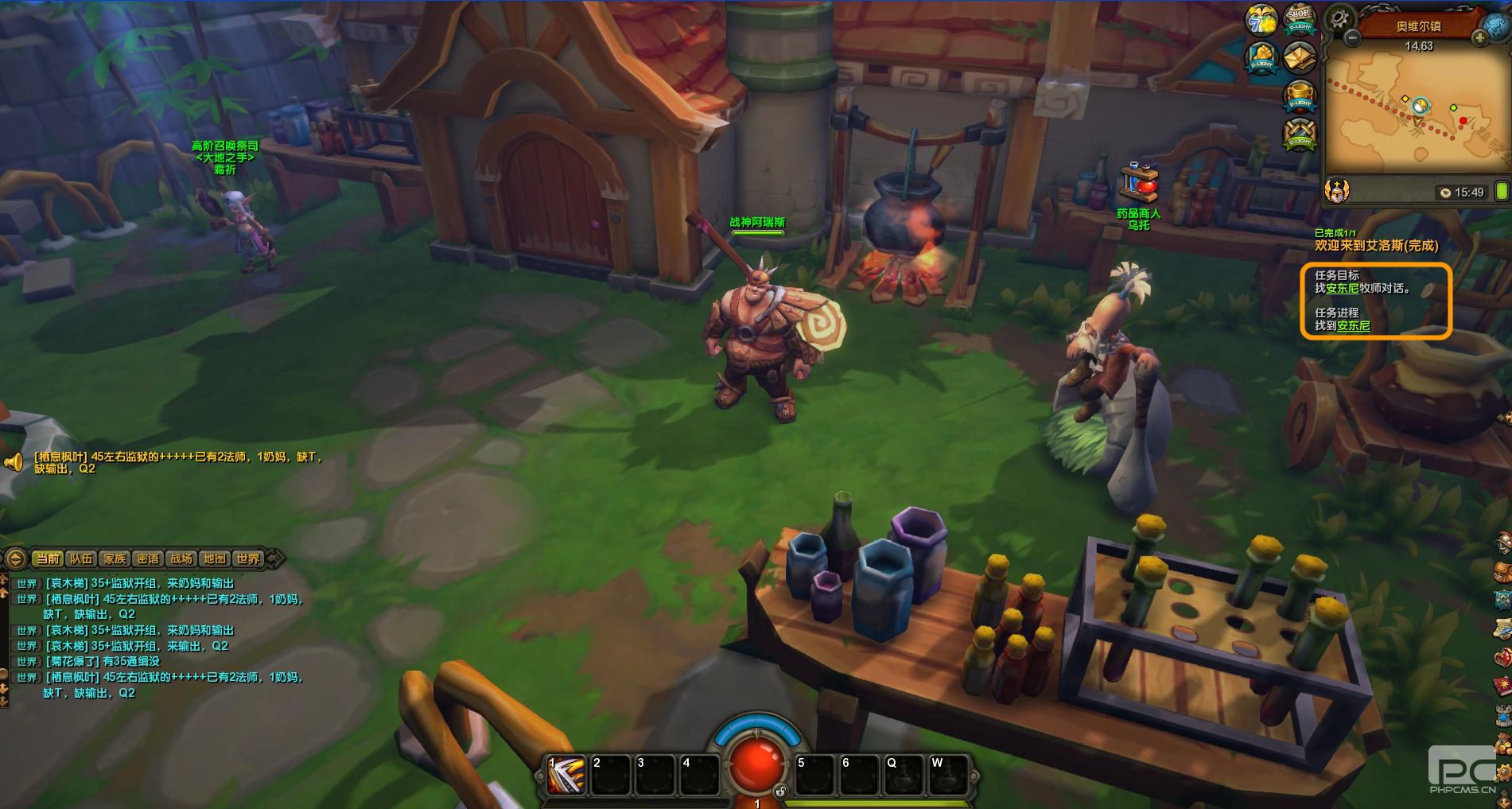Activate the slash skill in slot 1

(566, 775)
